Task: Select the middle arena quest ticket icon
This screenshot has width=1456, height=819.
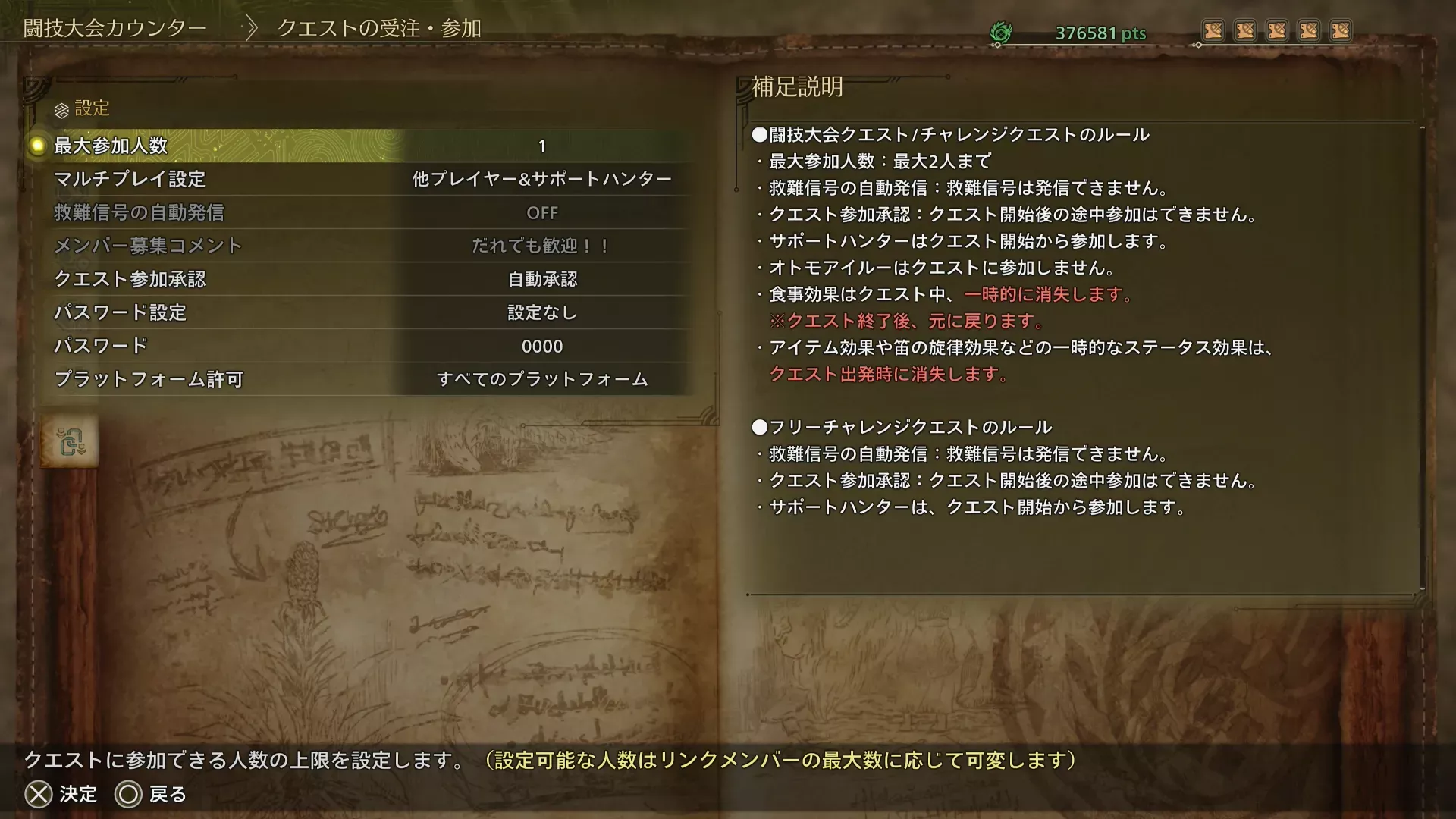Action: 1277,30
